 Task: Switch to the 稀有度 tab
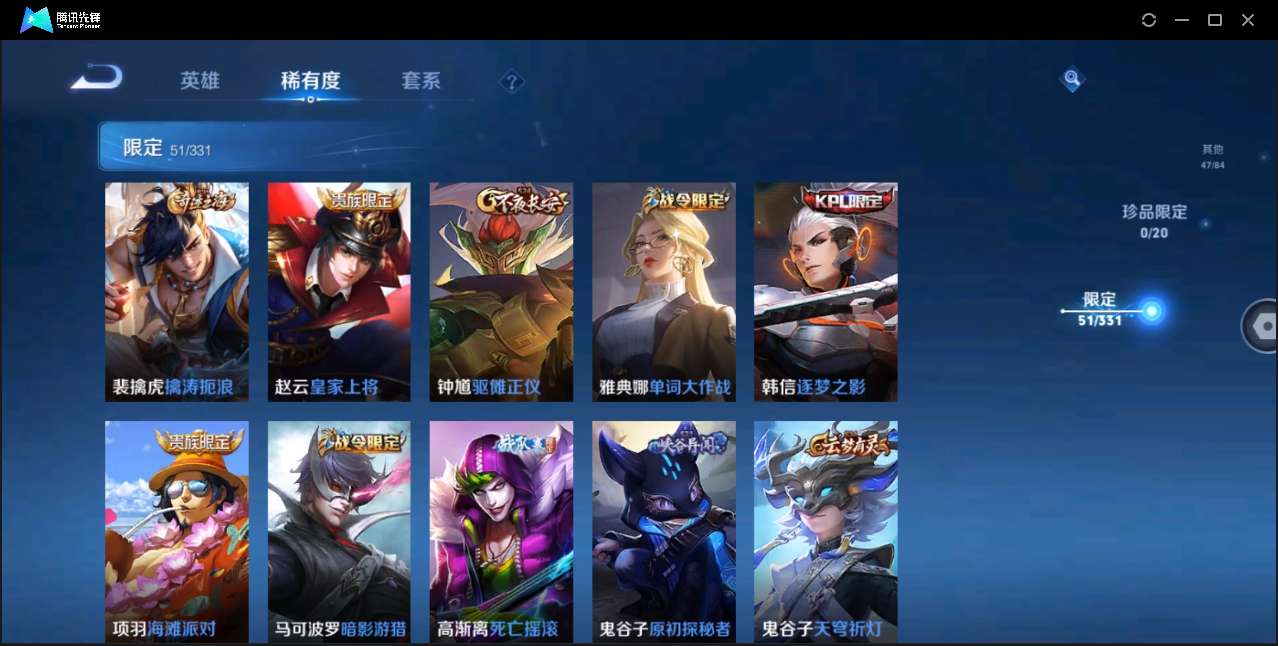310,81
